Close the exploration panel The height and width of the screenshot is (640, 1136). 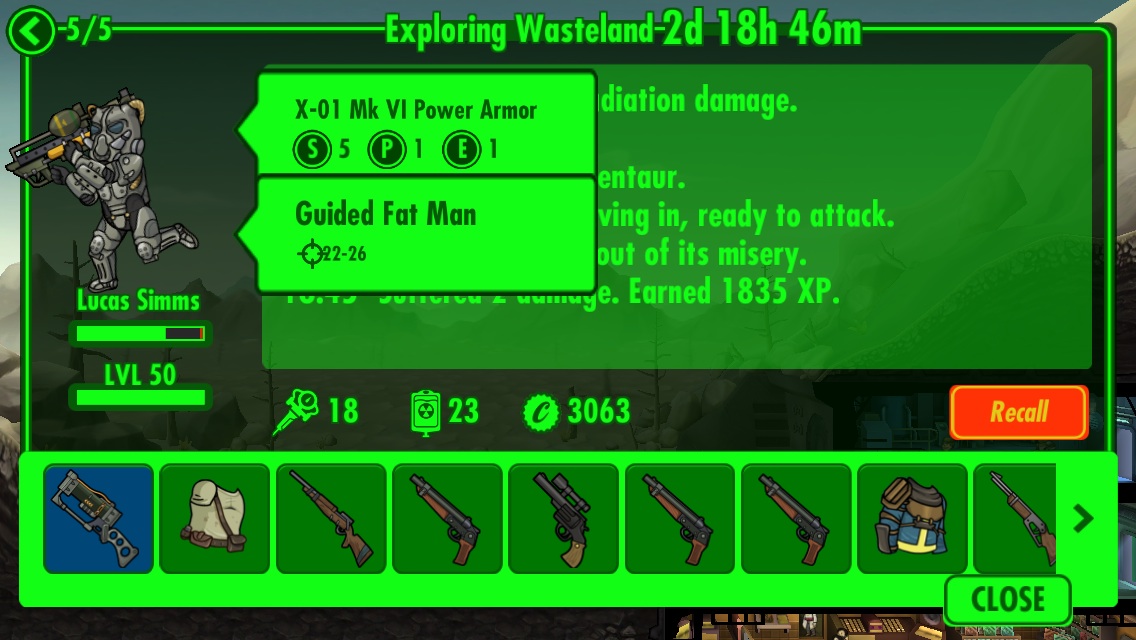click(x=1006, y=599)
